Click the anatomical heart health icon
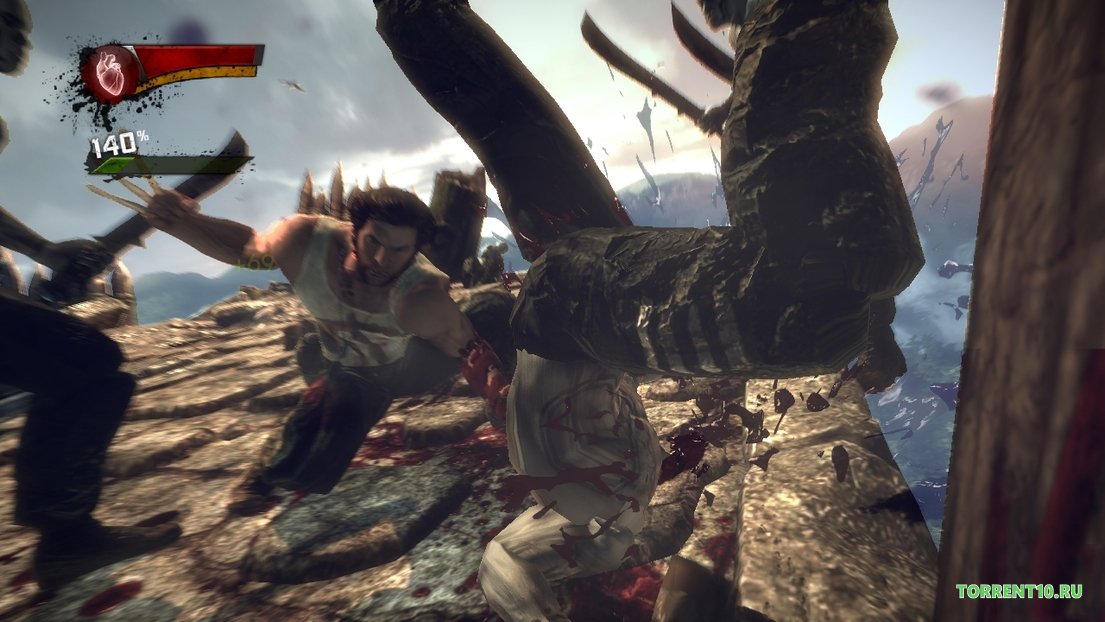 pyautogui.click(x=109, y=74)
